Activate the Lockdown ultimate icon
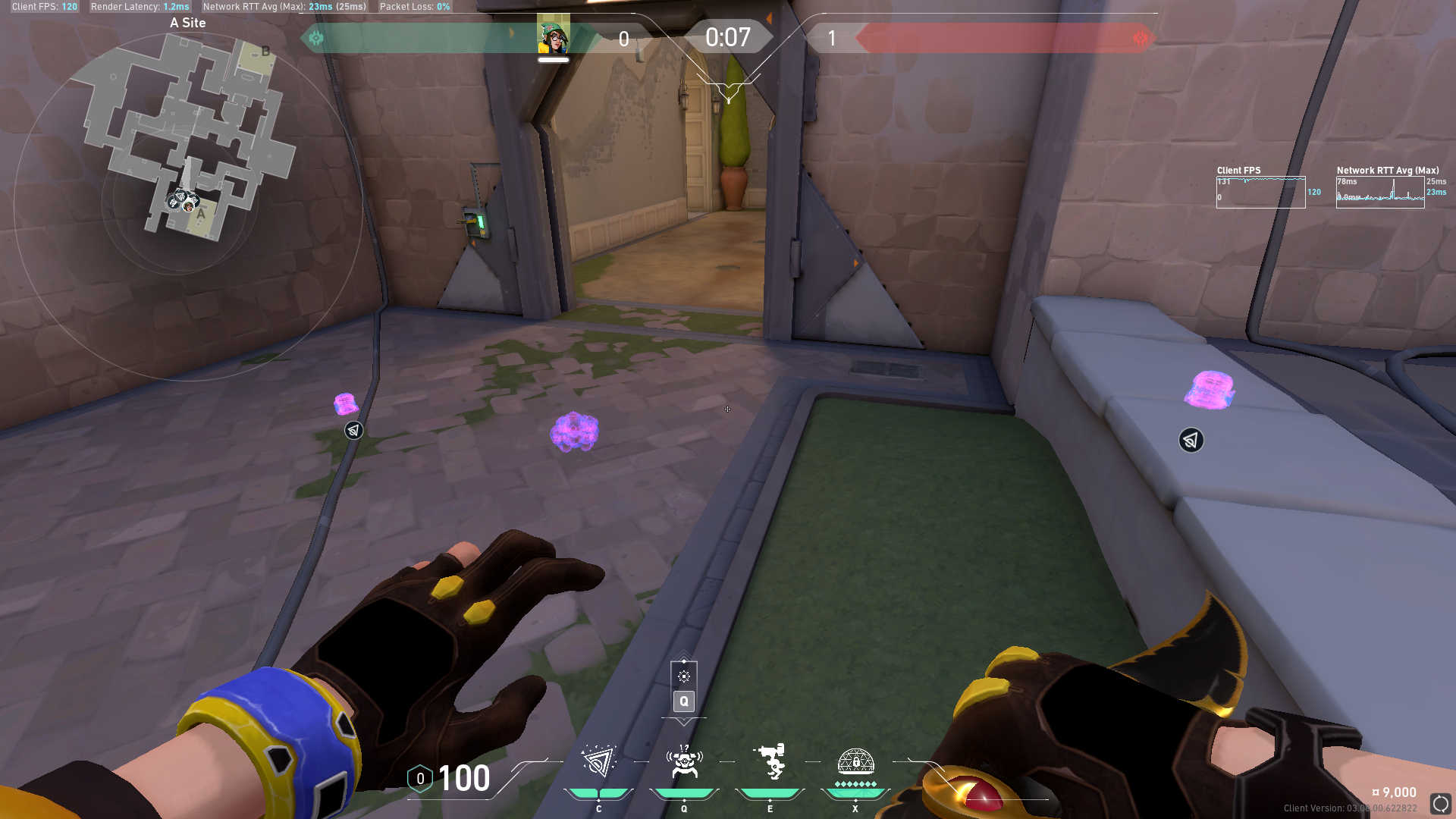The height and width of the screenshot is (819, 1456). point(855,761)
